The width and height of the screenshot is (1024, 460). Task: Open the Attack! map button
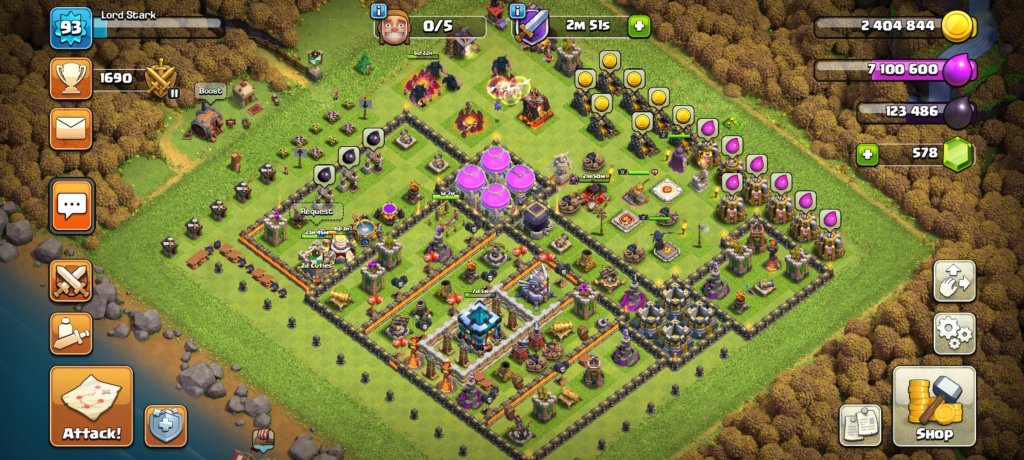pyautogui.click(x=91, y=405)
